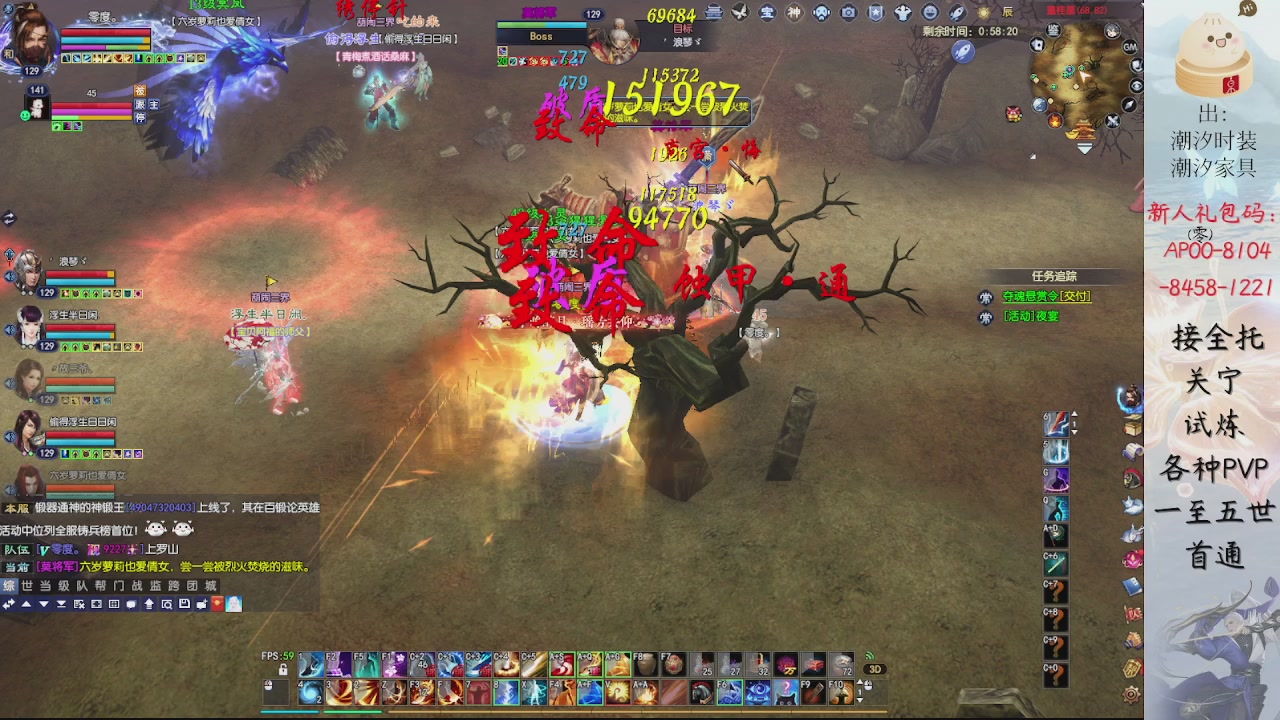The image size is (1280, 720).
Task: Open the camera screenshot icon in top toolbar
Action: 848,13
